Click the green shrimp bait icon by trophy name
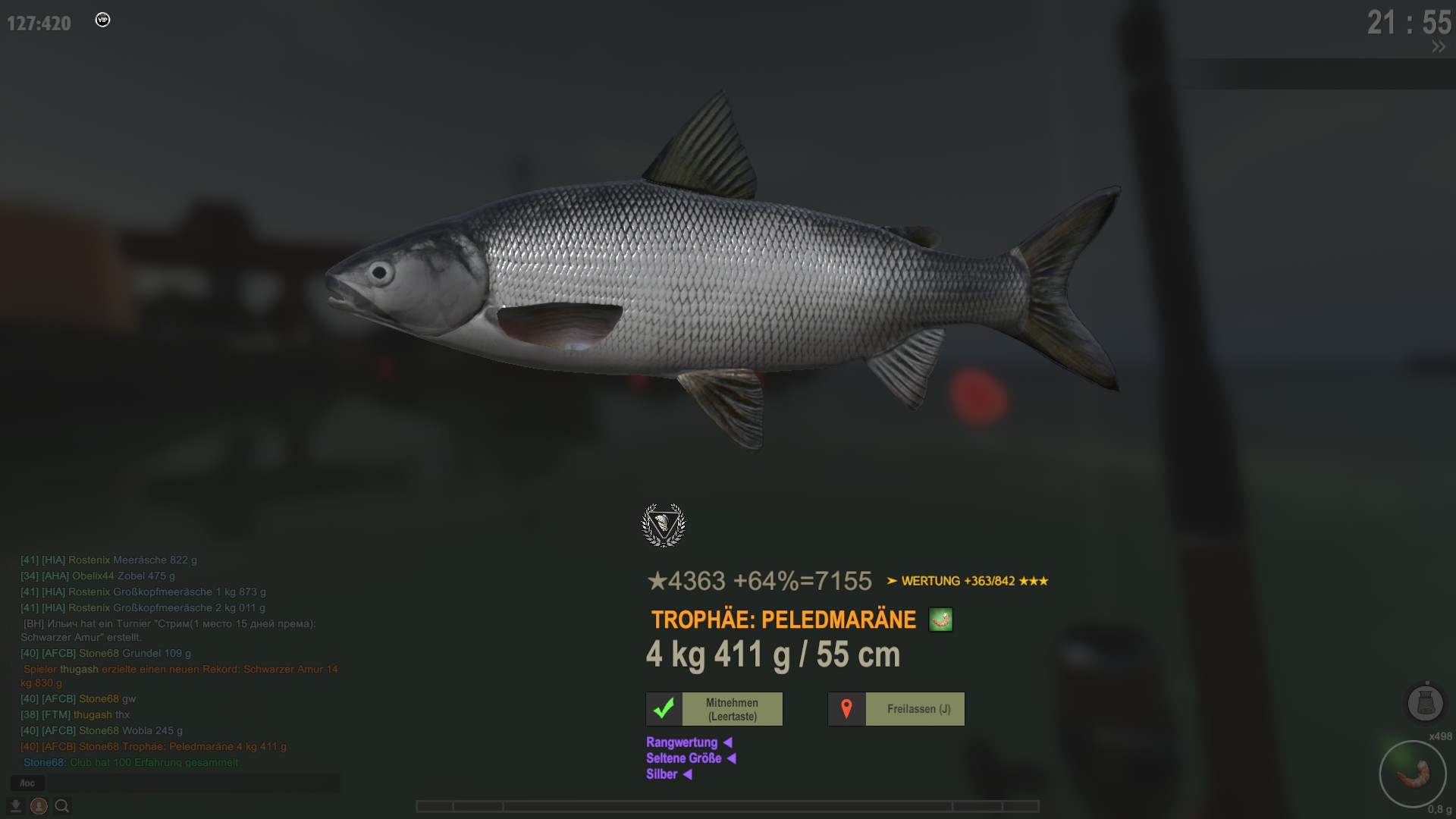Screen dimensions: 1456x819 point(940,620)
